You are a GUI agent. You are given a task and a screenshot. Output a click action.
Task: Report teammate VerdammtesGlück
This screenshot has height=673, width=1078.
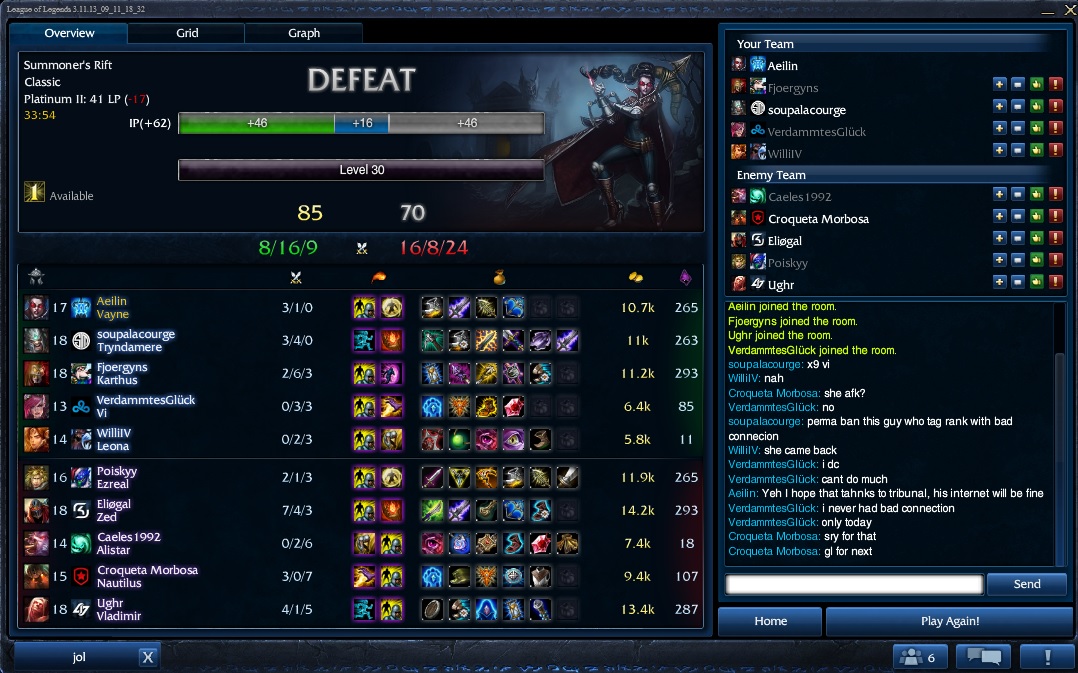pos(1056,131)
